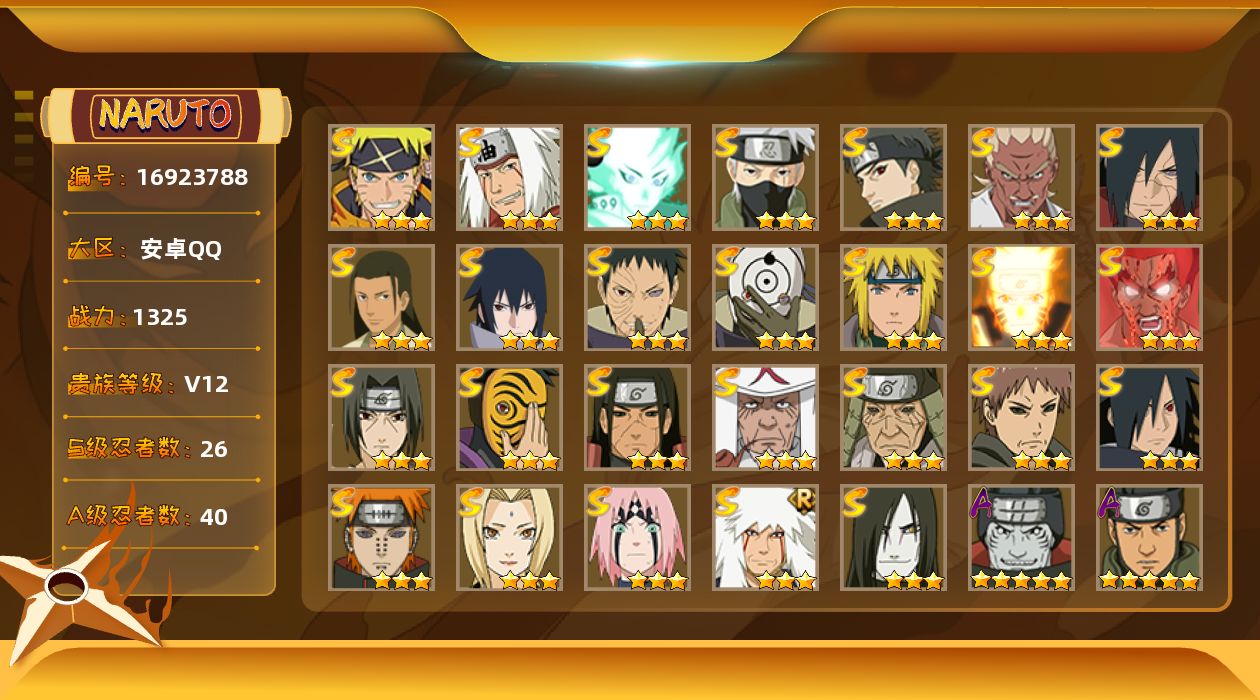Select the pink-haired Sakura portrait
This screenshot has height=700, width=1260.
click(637, 537)
